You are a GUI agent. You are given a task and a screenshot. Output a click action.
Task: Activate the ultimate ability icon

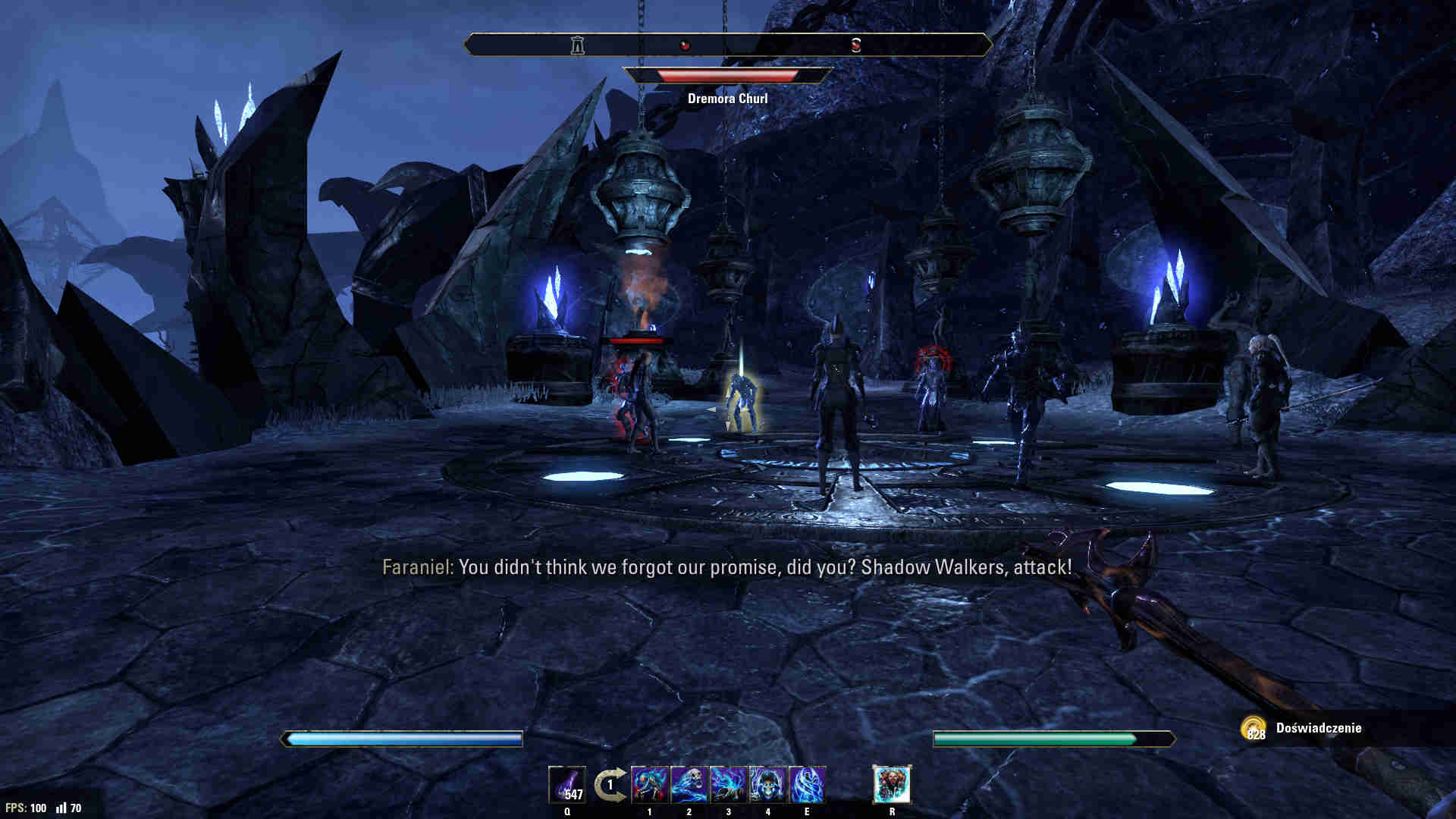(892, 784)
